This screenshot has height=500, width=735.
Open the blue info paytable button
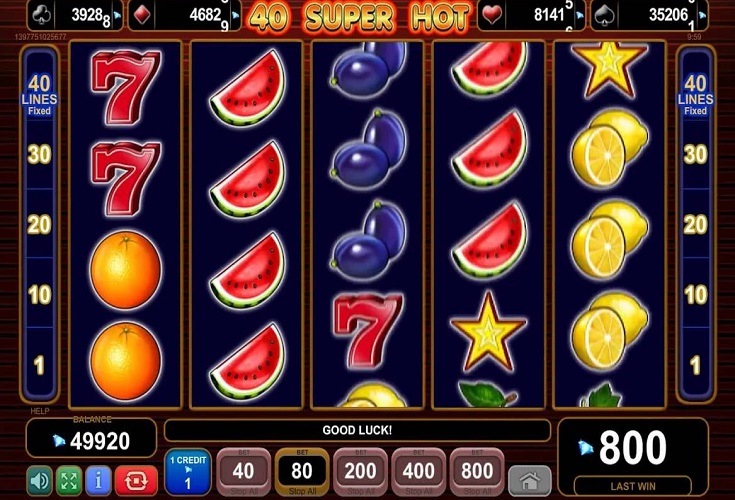coord(98,480)
